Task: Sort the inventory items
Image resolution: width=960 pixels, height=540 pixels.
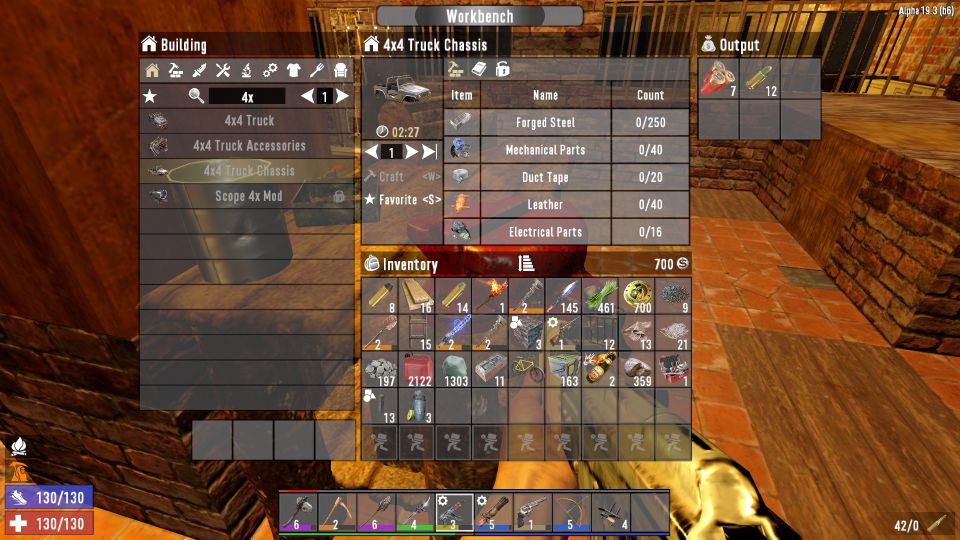Action: [527, 264]
